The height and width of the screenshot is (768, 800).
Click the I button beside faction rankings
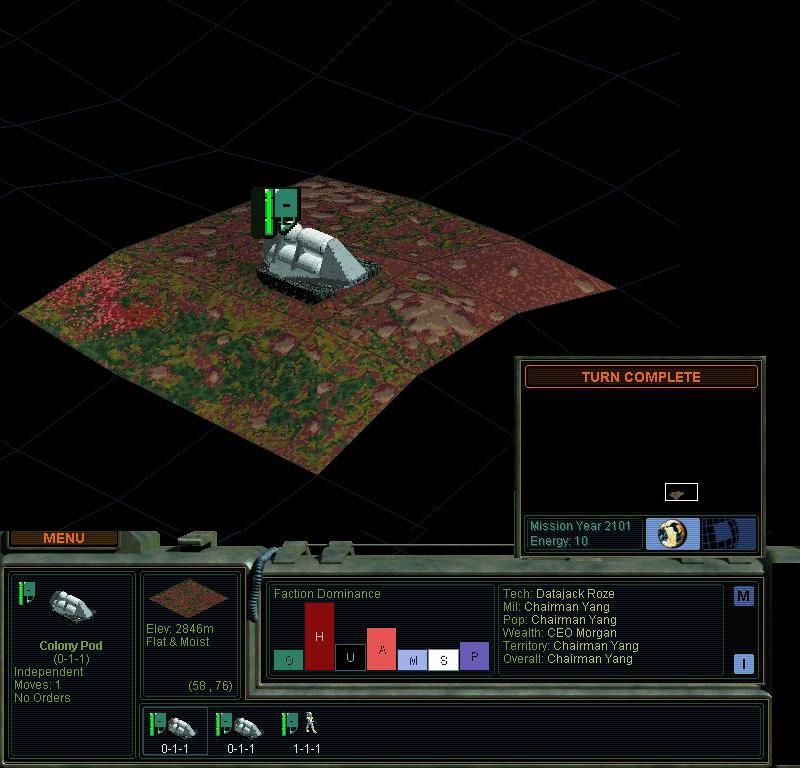(743, 664)
